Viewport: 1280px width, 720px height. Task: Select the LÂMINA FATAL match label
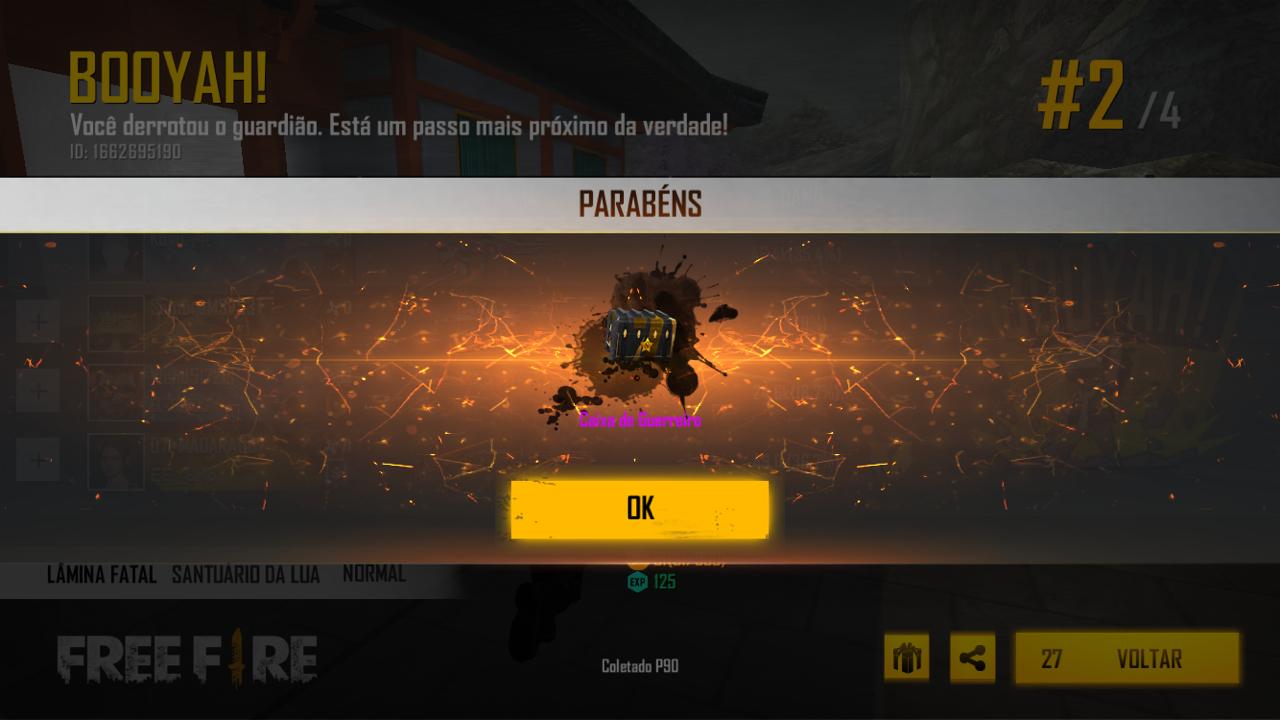pos(103,575)
